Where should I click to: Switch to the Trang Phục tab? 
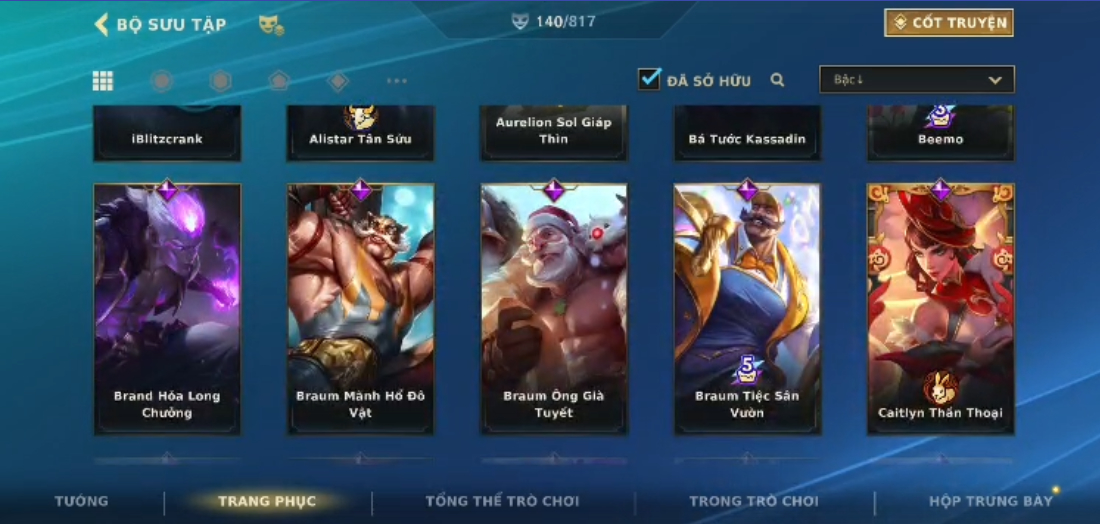[x=267, y=501]
